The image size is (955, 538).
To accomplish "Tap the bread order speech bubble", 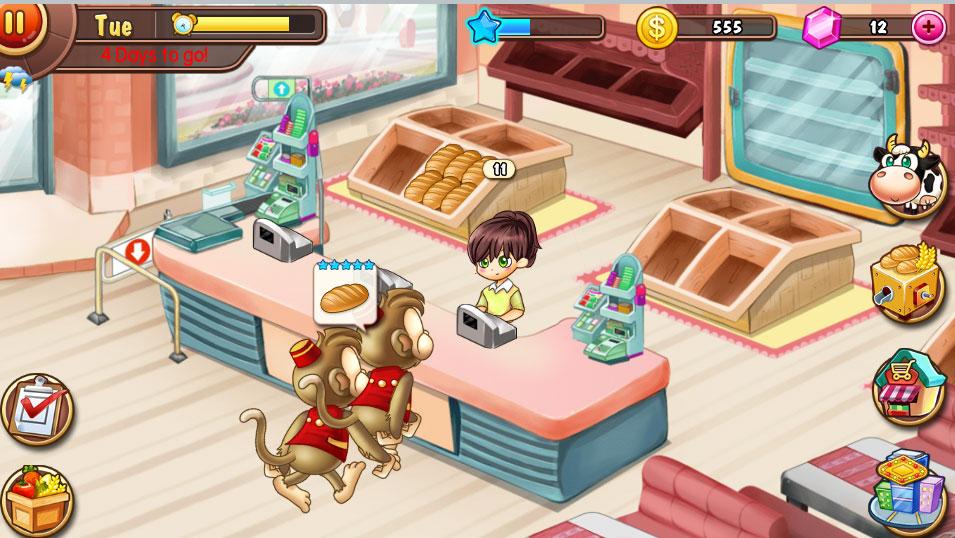I will 345,297.
